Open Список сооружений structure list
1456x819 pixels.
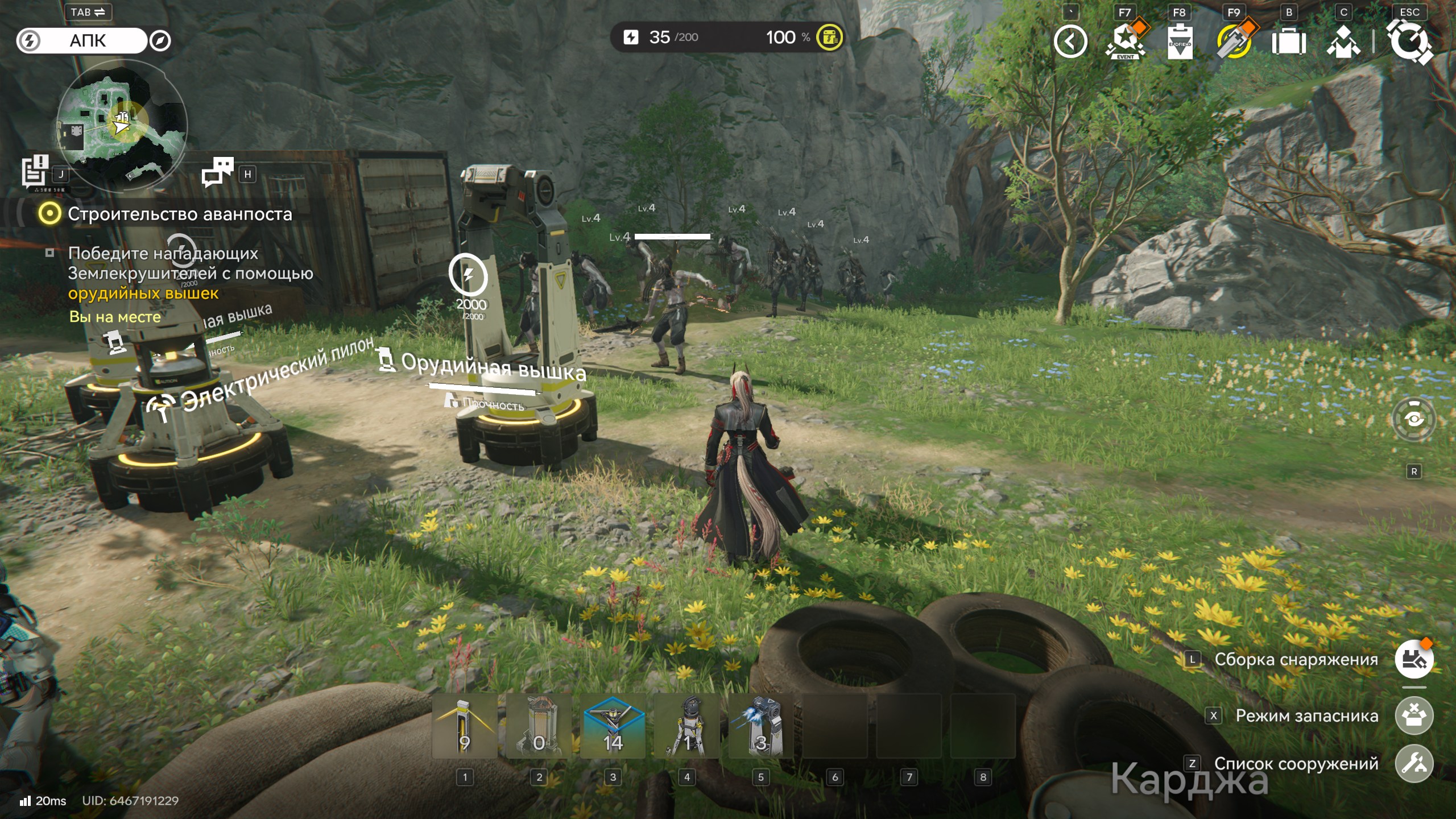click(1414, 764)
